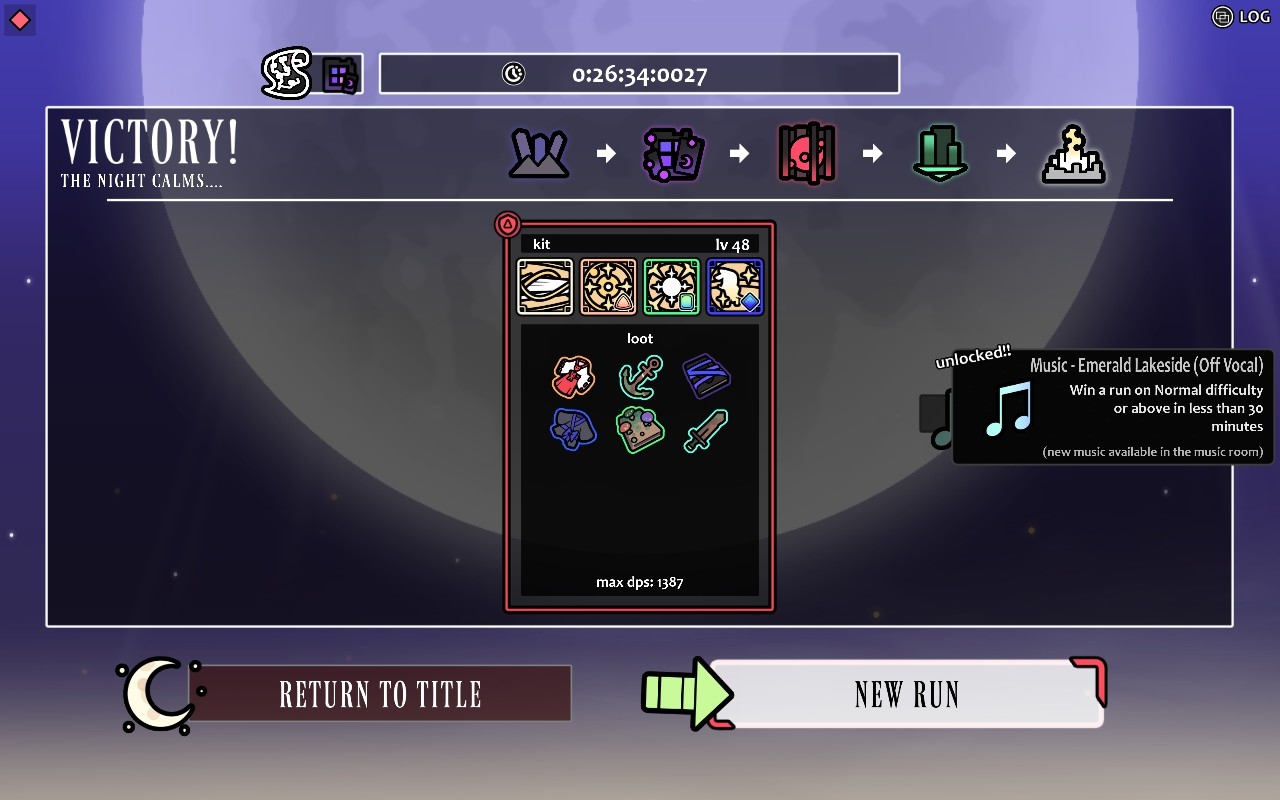
Task: Click the pink-framed ability with red gem
Action: tap(608, 287)
